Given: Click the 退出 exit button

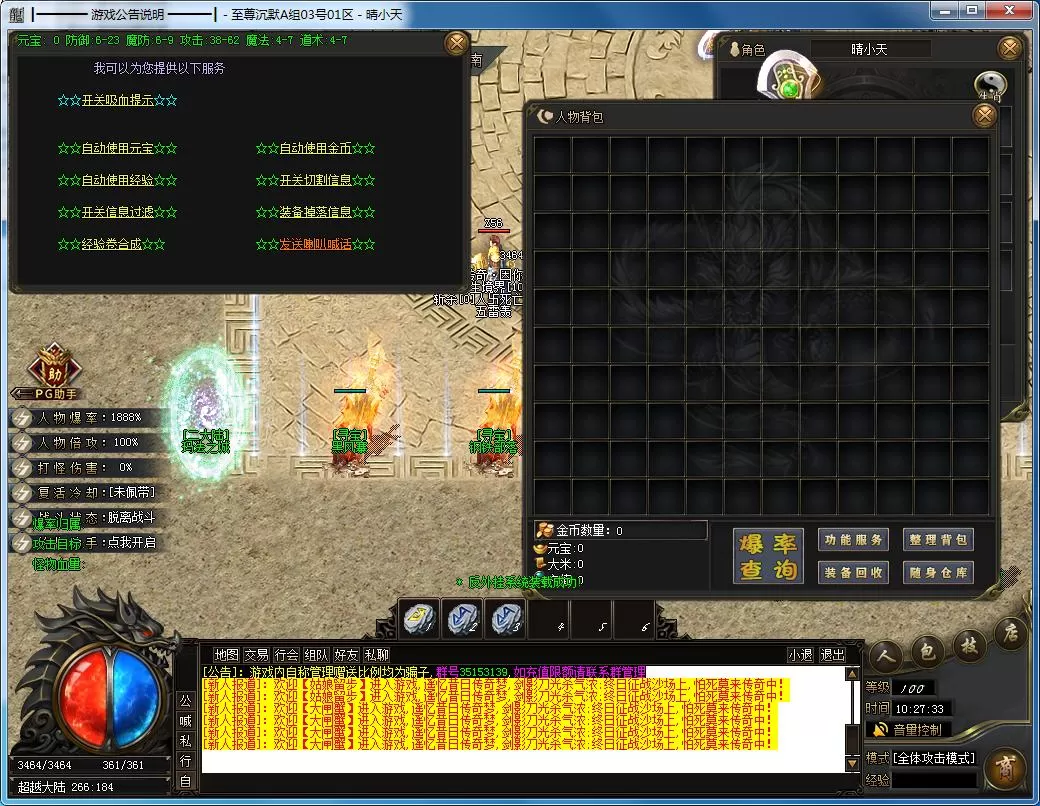Looking at the screenshot, I should coord(832,655).
